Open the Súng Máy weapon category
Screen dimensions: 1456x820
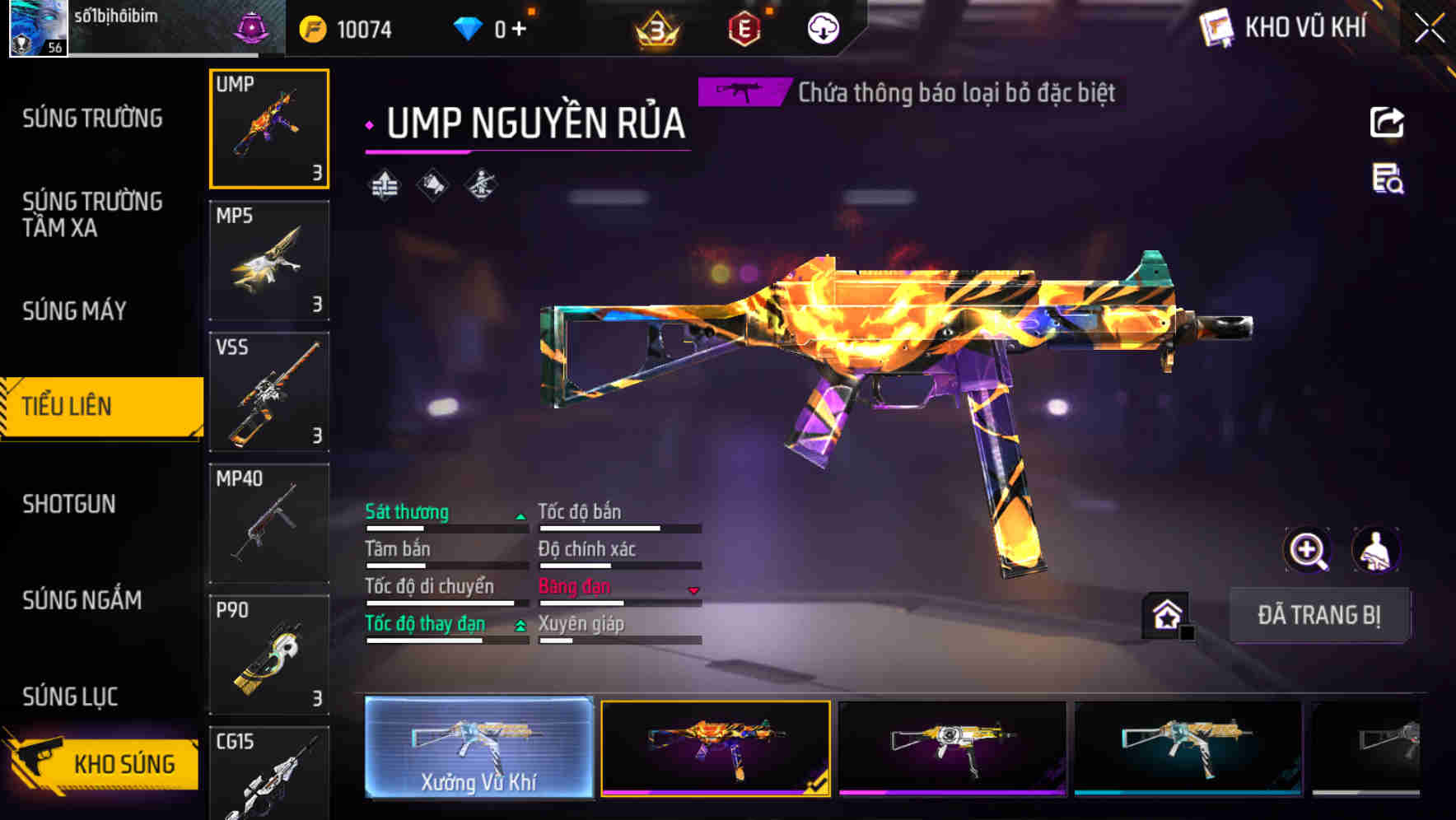click(75, 310)
